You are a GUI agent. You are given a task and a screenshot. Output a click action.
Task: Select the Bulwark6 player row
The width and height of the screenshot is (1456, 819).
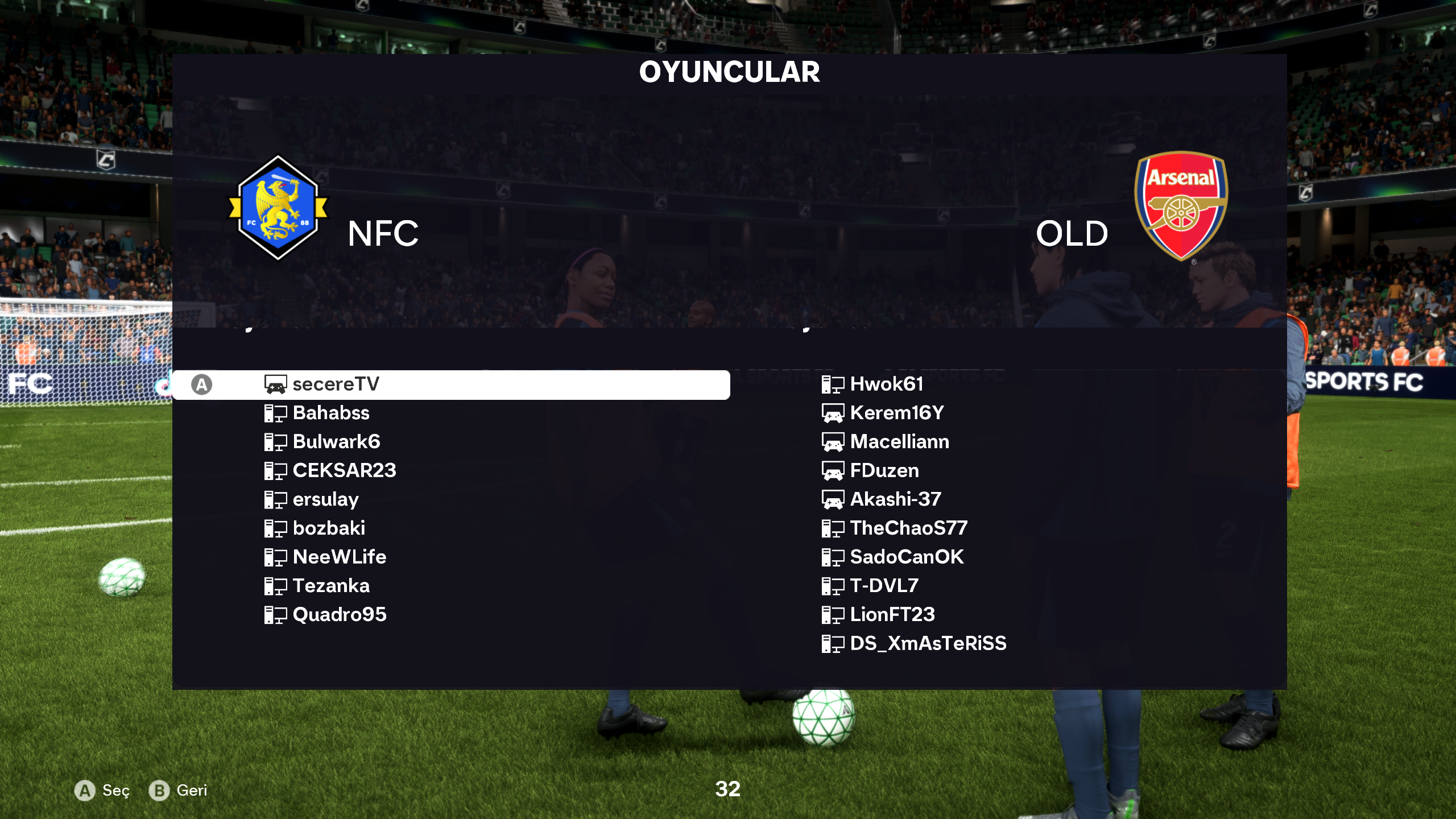click(336, 442)
